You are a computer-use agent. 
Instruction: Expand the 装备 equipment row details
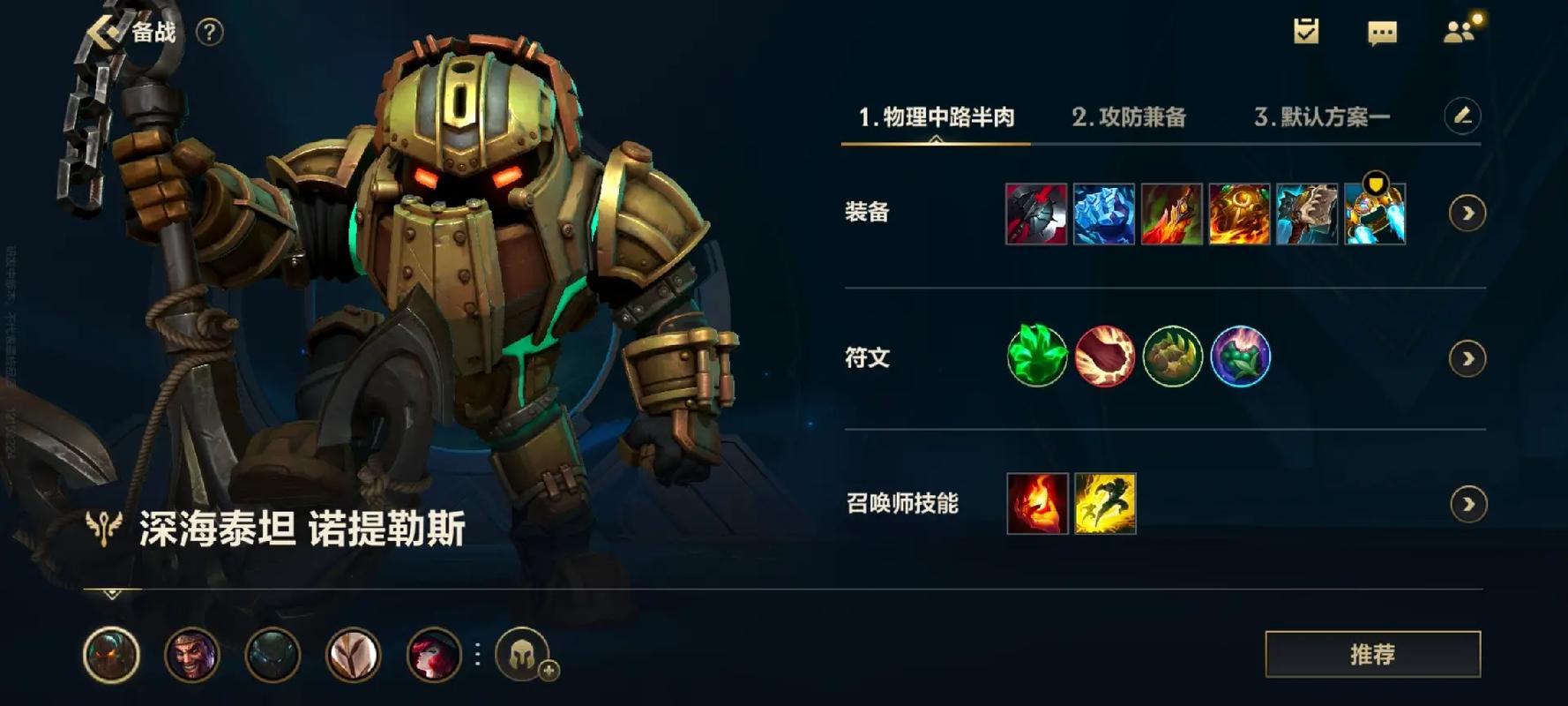(x=1466, y=212)
